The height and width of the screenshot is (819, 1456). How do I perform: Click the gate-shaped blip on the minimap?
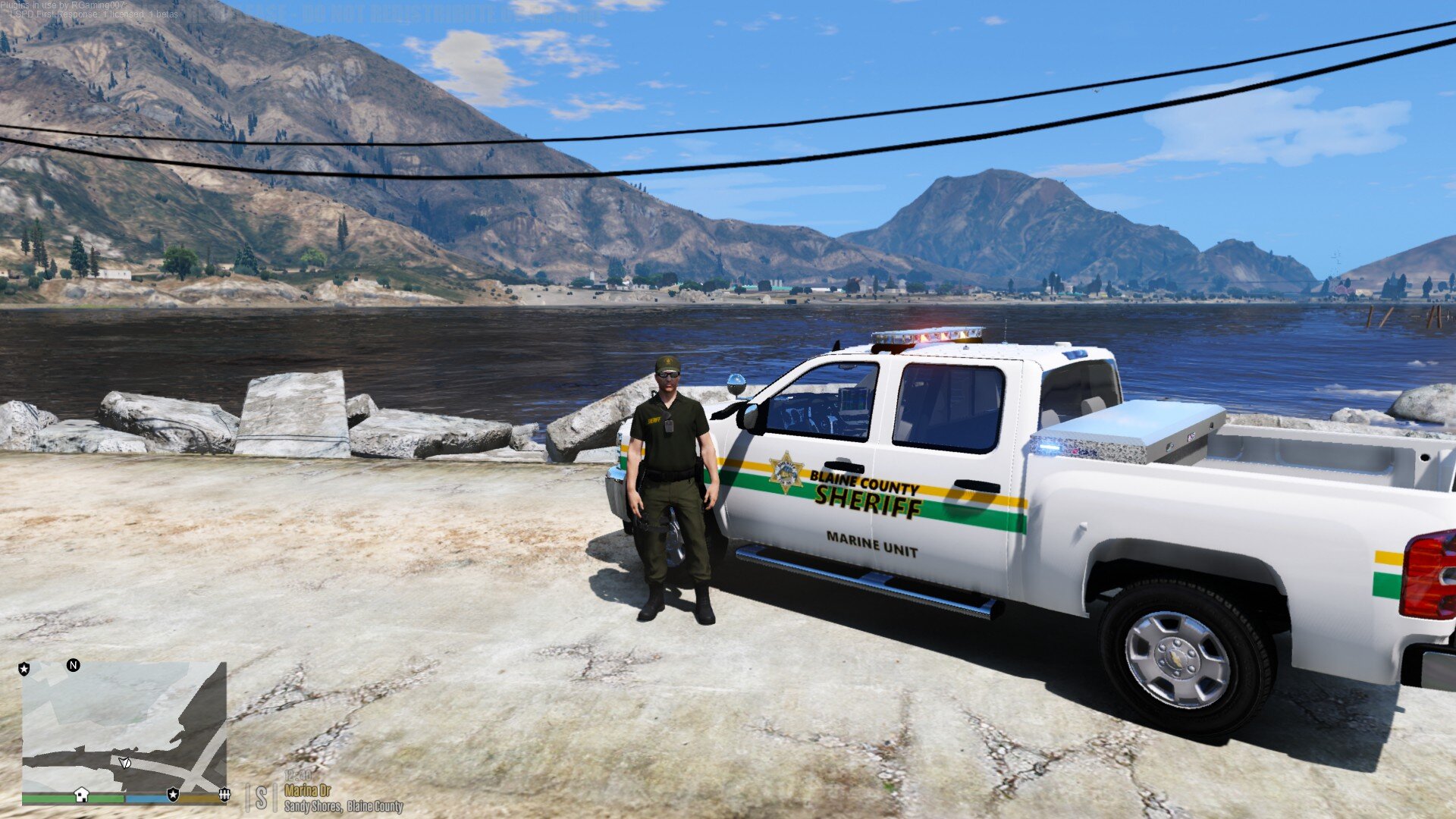(x=224, y=794)
